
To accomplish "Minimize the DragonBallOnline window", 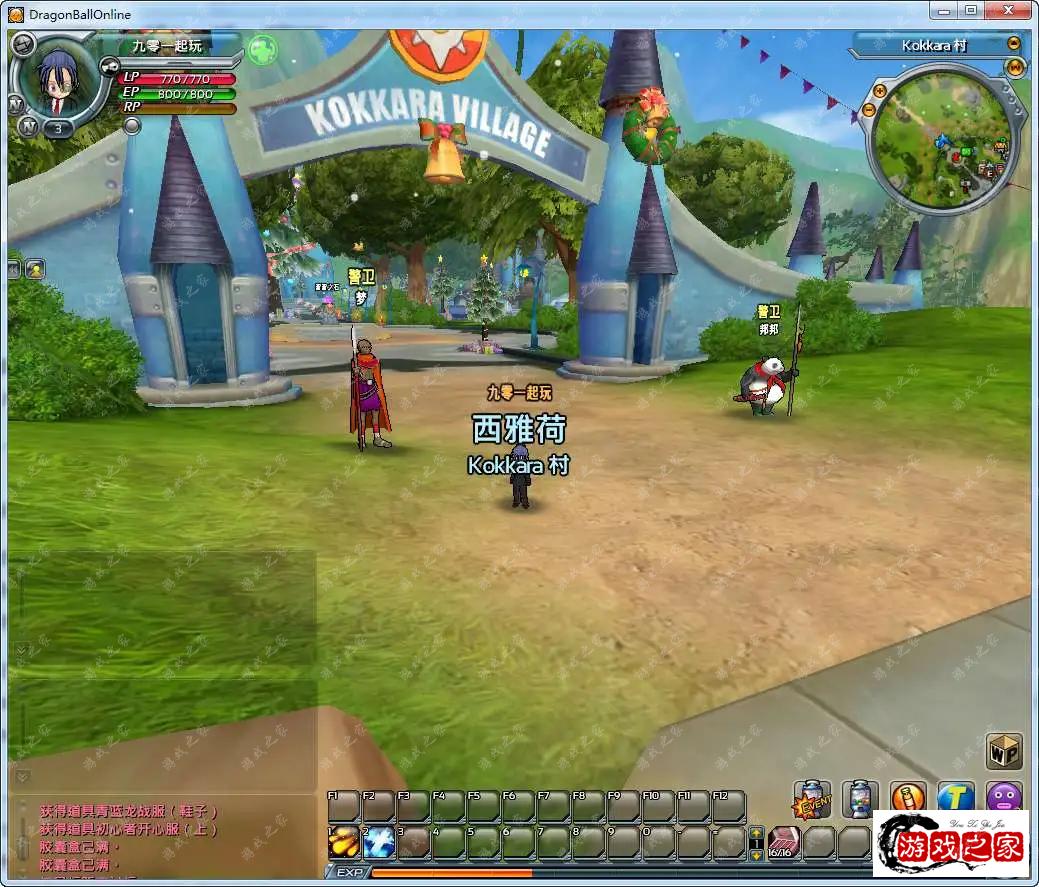I will (942, 10).
